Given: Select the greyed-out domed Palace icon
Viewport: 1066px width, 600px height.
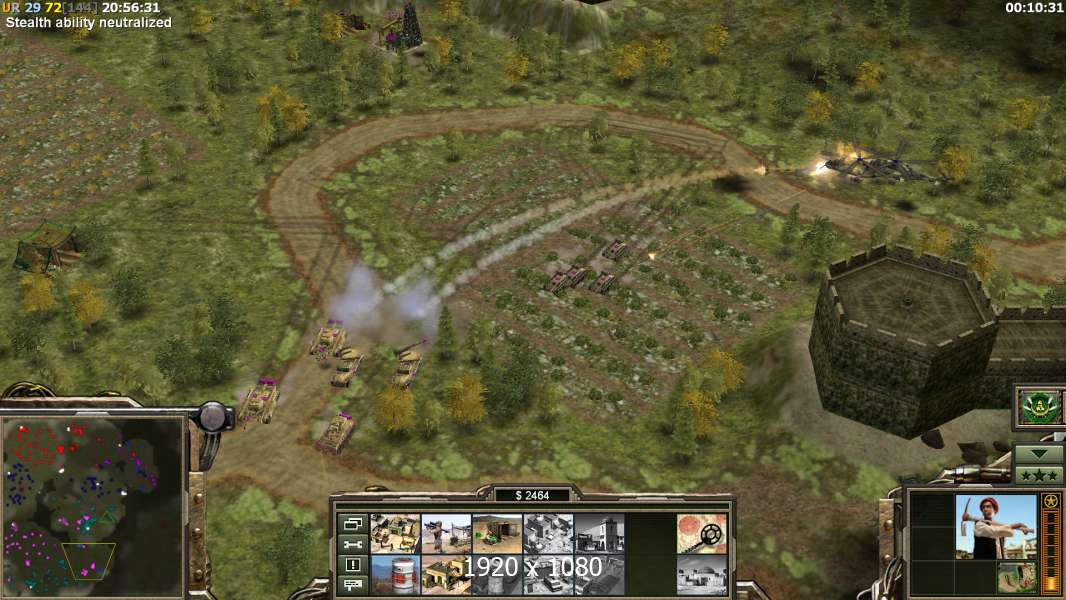Looking at the screenshot, I should (x=701, y=574).
